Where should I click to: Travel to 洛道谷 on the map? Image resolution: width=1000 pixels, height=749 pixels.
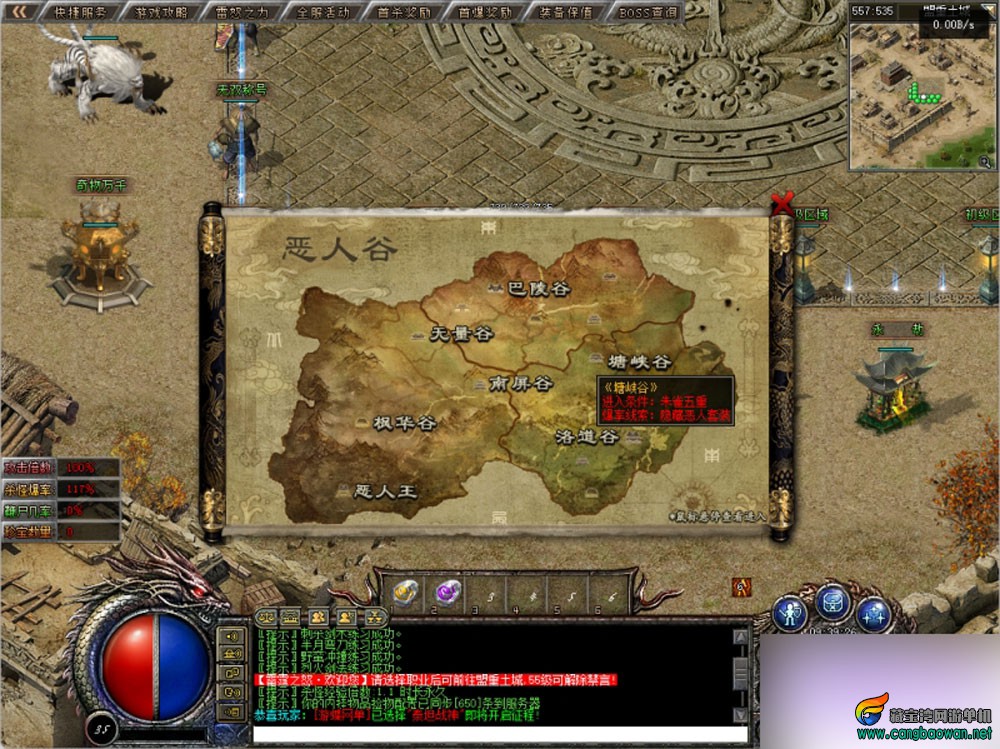click(x=587, y=437)
